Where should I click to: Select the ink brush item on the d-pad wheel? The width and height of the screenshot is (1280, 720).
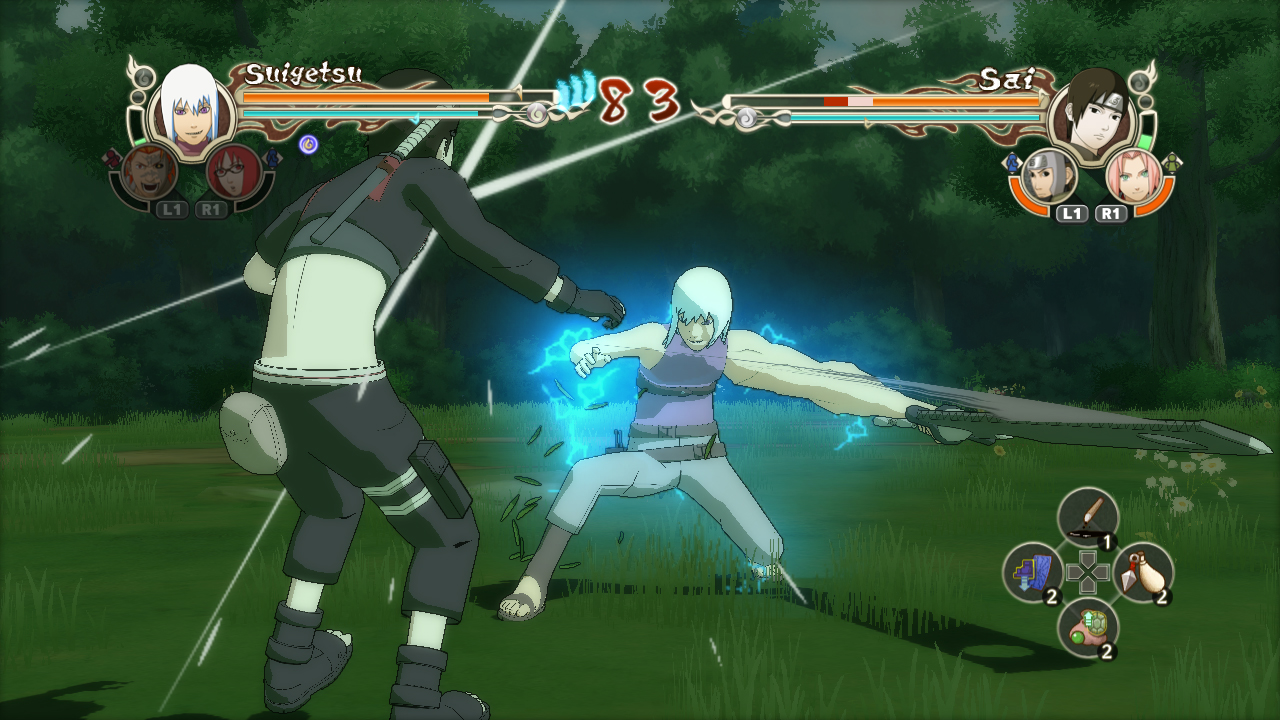click(1086, 516)
